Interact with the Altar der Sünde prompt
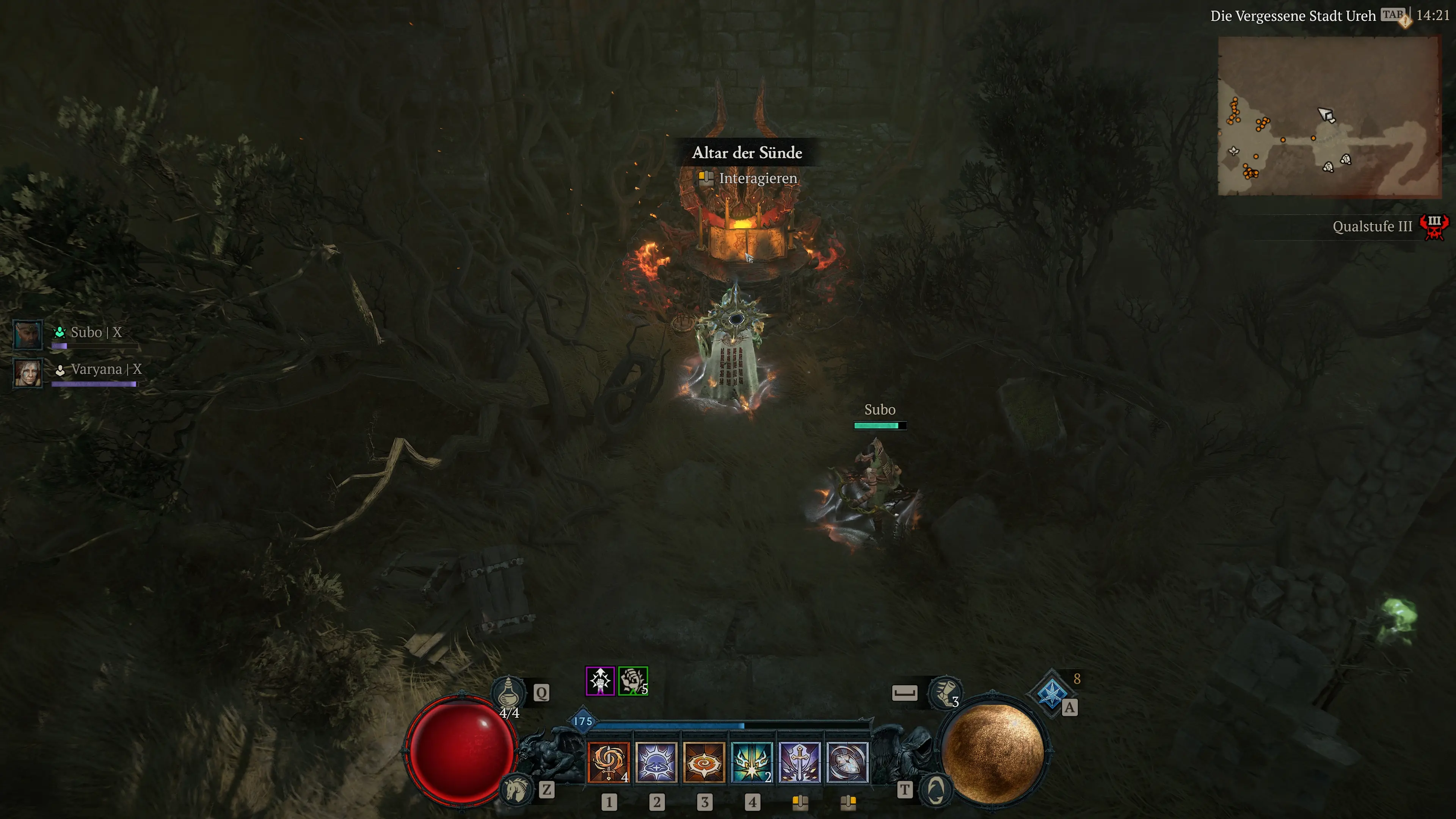The image size is (1456, 819). click(x=758, y=179)
